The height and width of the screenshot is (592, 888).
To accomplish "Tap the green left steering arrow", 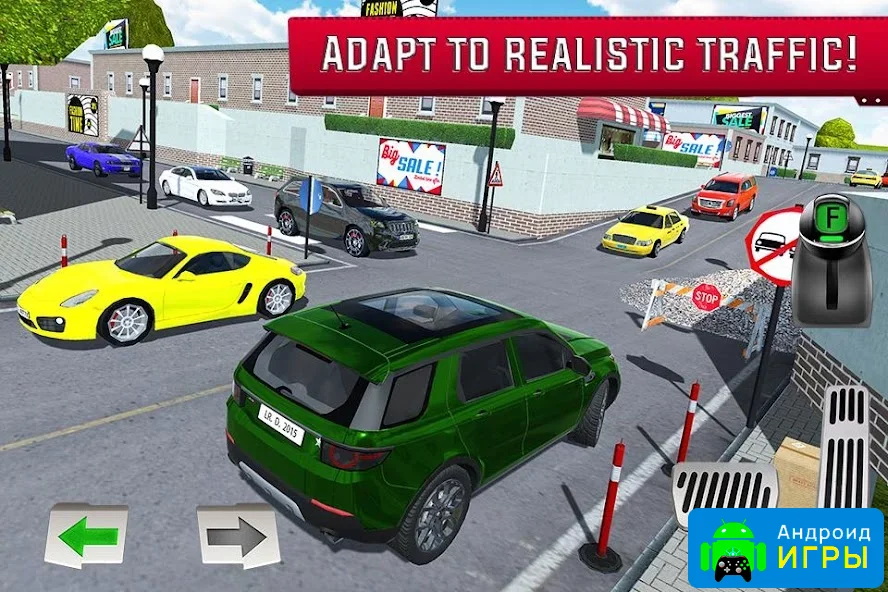I will click(86, 536).
